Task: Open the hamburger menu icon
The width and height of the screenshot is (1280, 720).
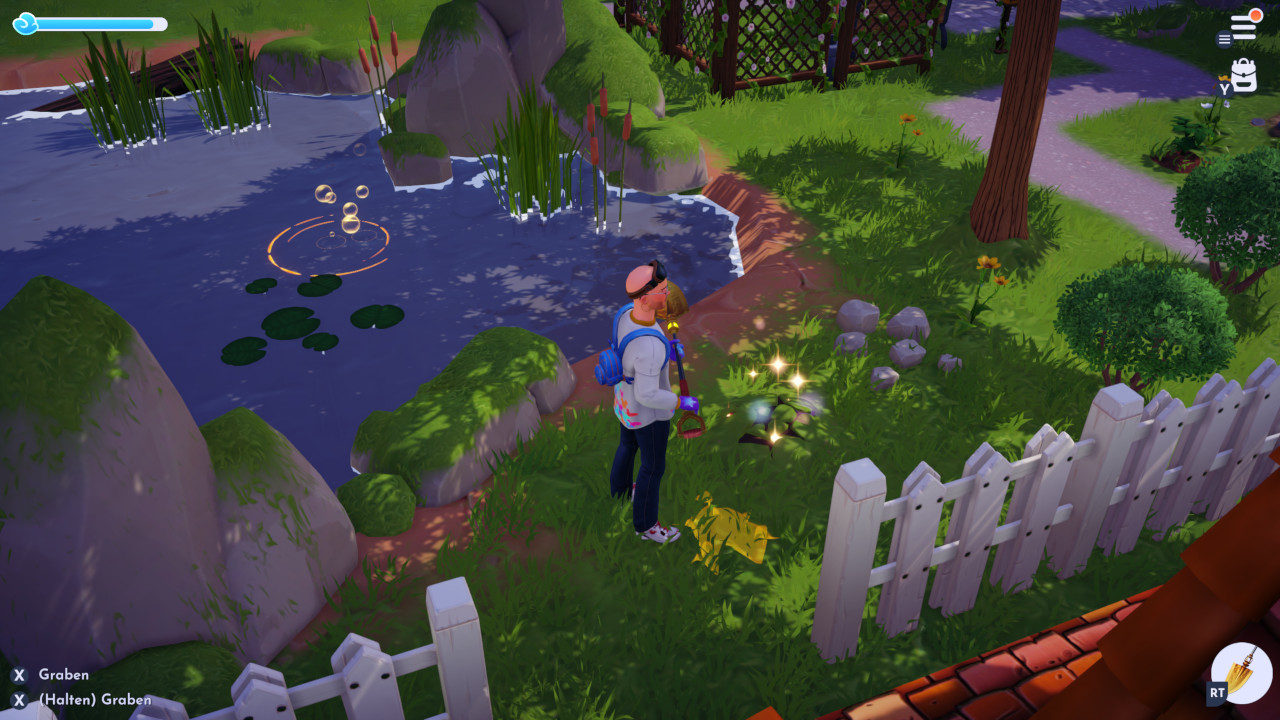Action: click(x=1243, y=27)
